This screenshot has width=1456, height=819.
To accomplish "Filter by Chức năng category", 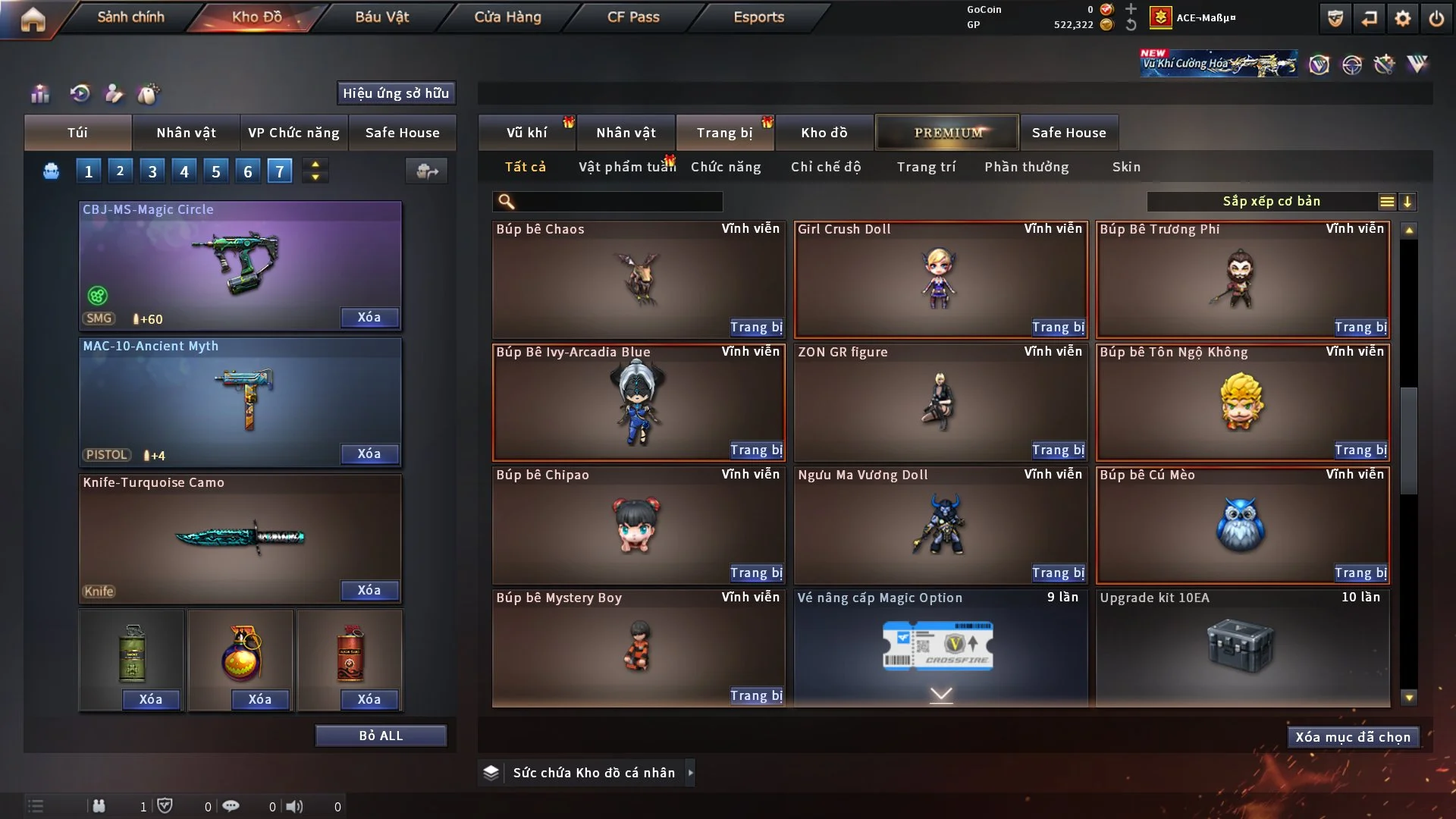I will pos(726,167).
